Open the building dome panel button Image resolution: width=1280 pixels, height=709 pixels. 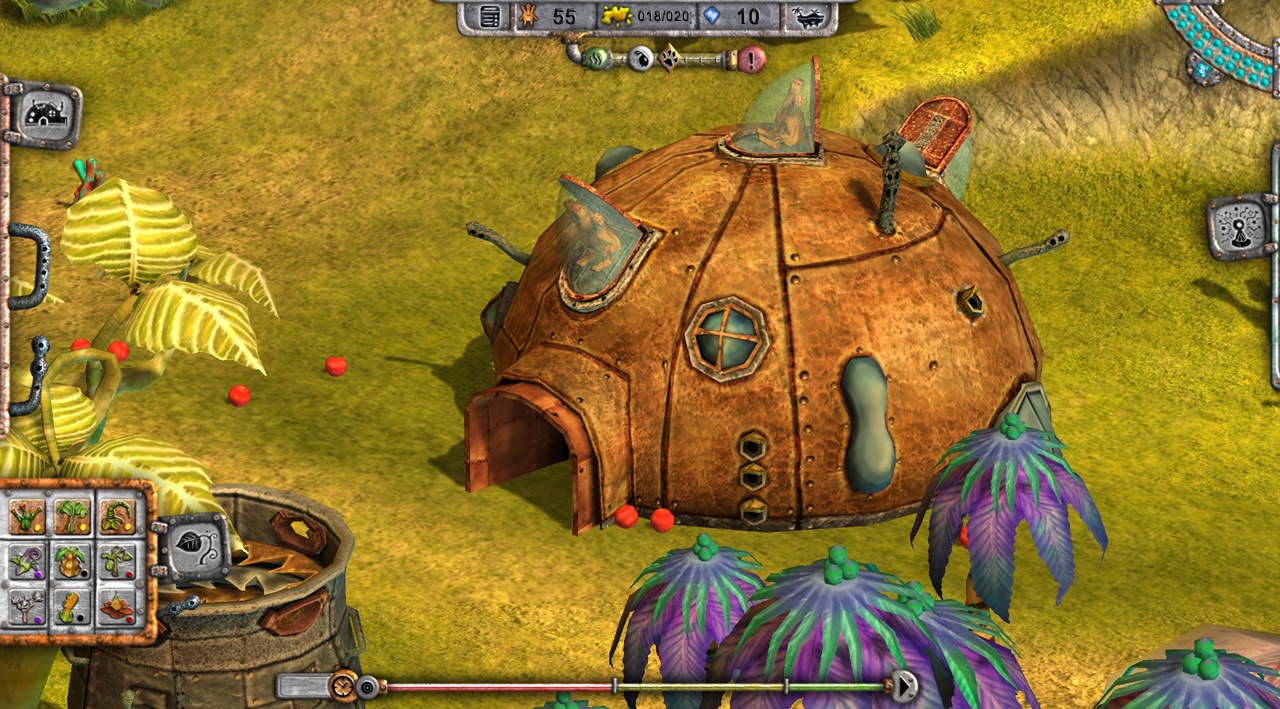click(x=45, y=114)
